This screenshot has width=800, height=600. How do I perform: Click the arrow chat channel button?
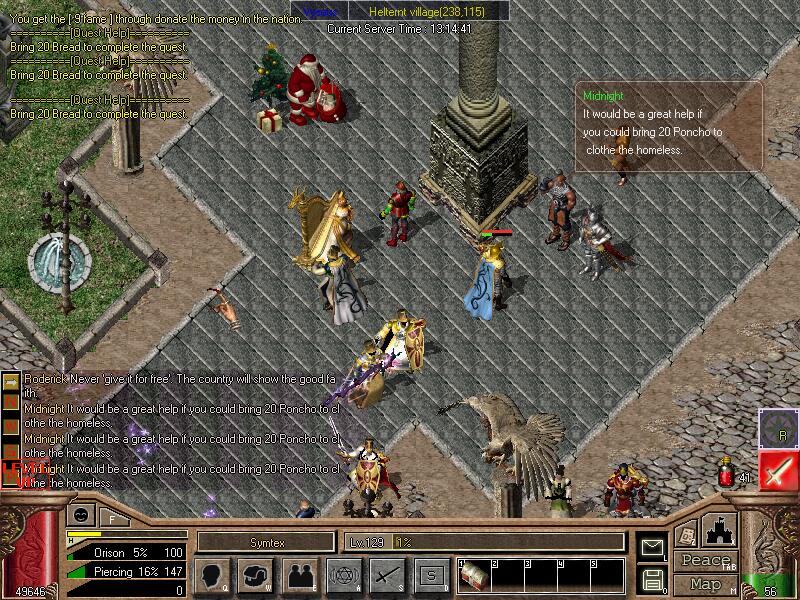pyautogui.click(x=11, y=381)
